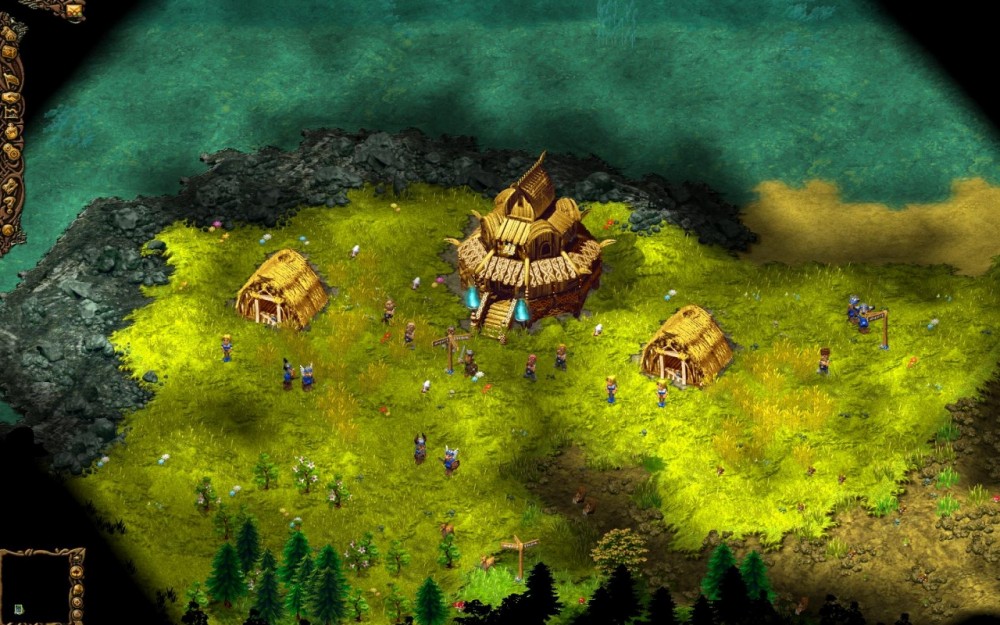Click the stacked coins icon
The image size is (1000, 625).
pyautogui.click(x=10, y=150)
